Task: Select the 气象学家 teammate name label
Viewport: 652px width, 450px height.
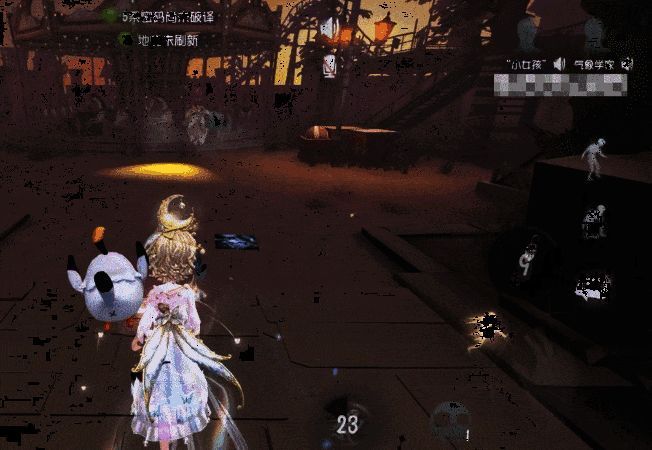Action: tap(593, 63)
